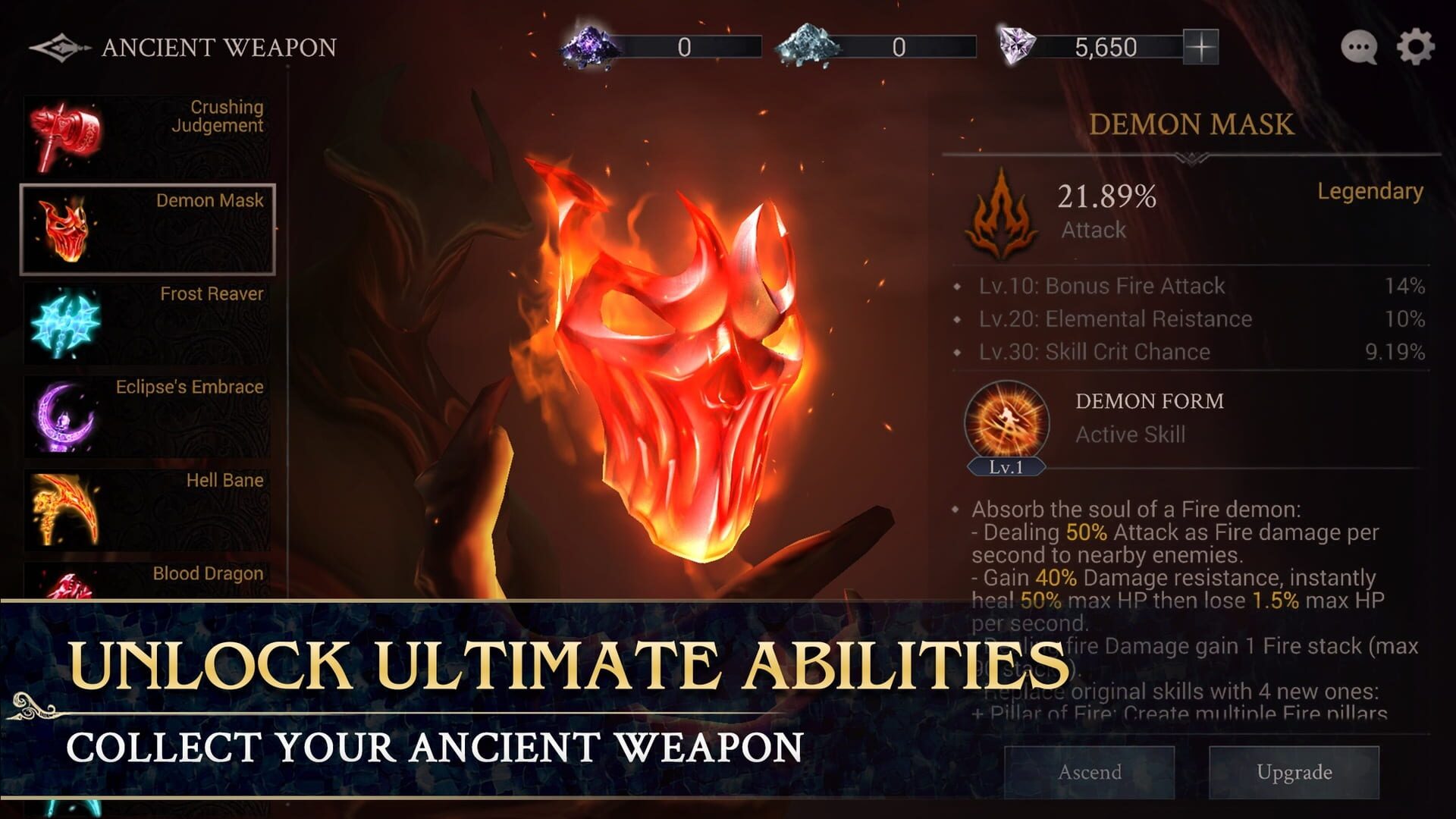
Task: Select the Demon Mask list entry
Action: click(x=148, y=227)
